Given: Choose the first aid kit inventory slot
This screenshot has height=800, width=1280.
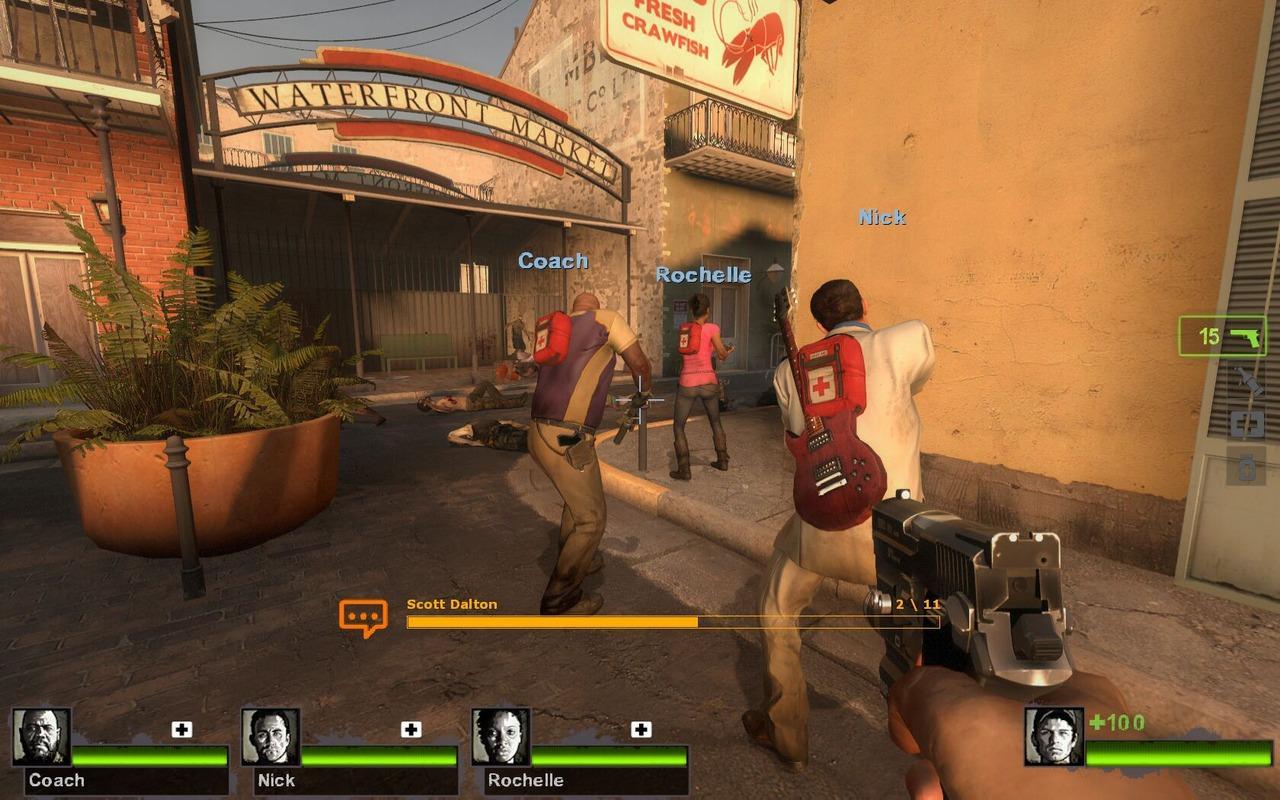Looking at the screenshot, I should (x=1246, y=424).
